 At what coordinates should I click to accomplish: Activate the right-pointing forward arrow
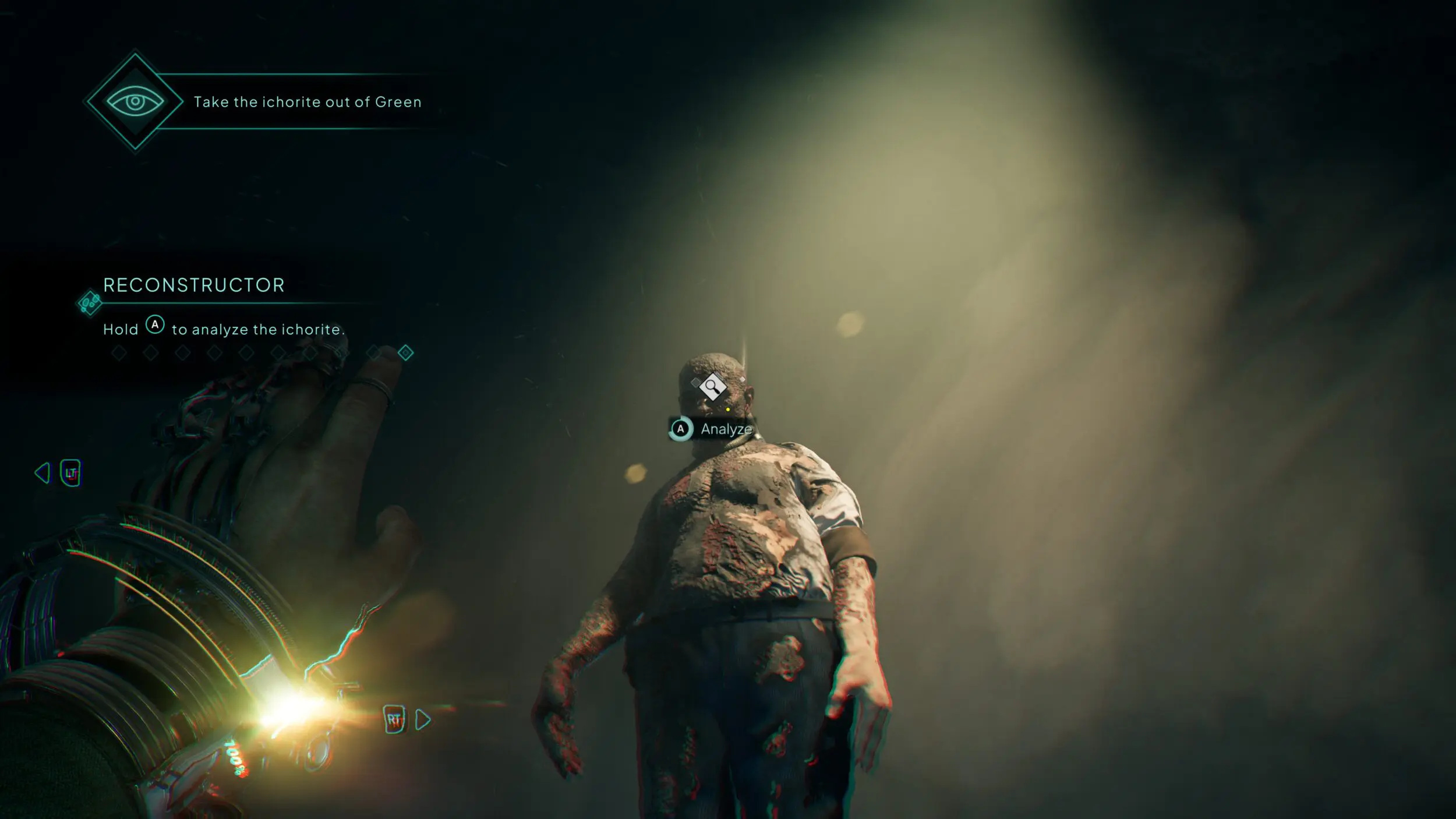[x=423, y=720]
